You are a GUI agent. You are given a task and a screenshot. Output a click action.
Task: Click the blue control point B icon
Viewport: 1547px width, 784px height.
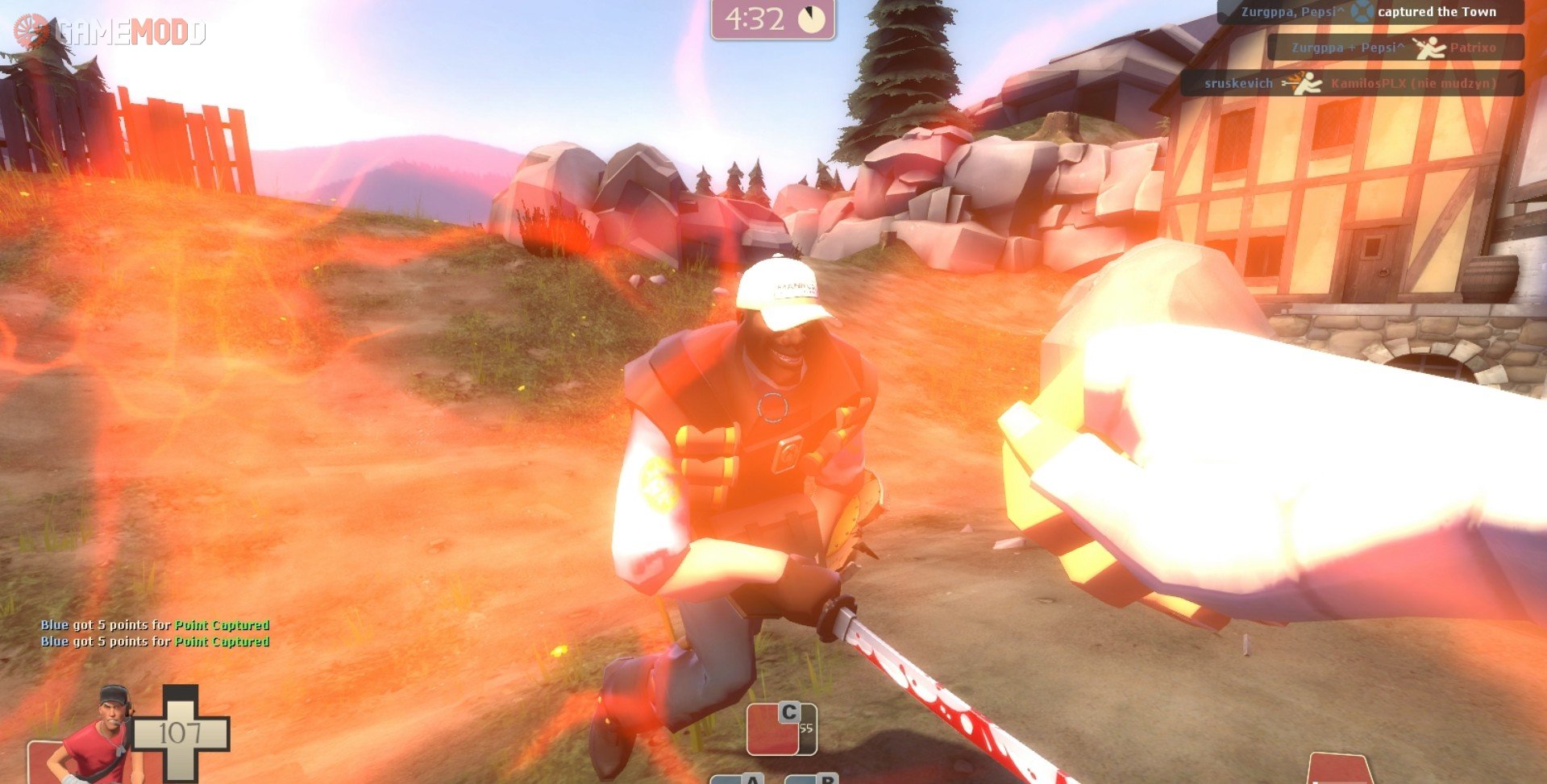coord(812,779)
